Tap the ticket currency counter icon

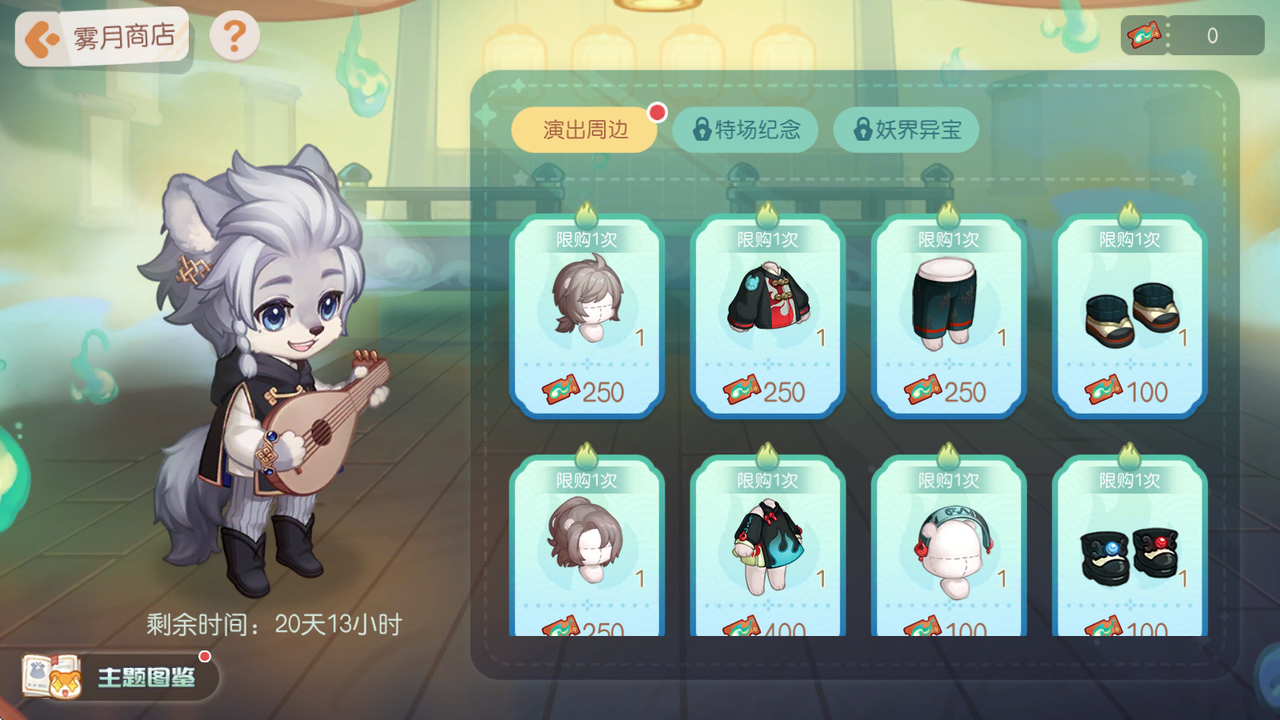(x=1144, y=36)
